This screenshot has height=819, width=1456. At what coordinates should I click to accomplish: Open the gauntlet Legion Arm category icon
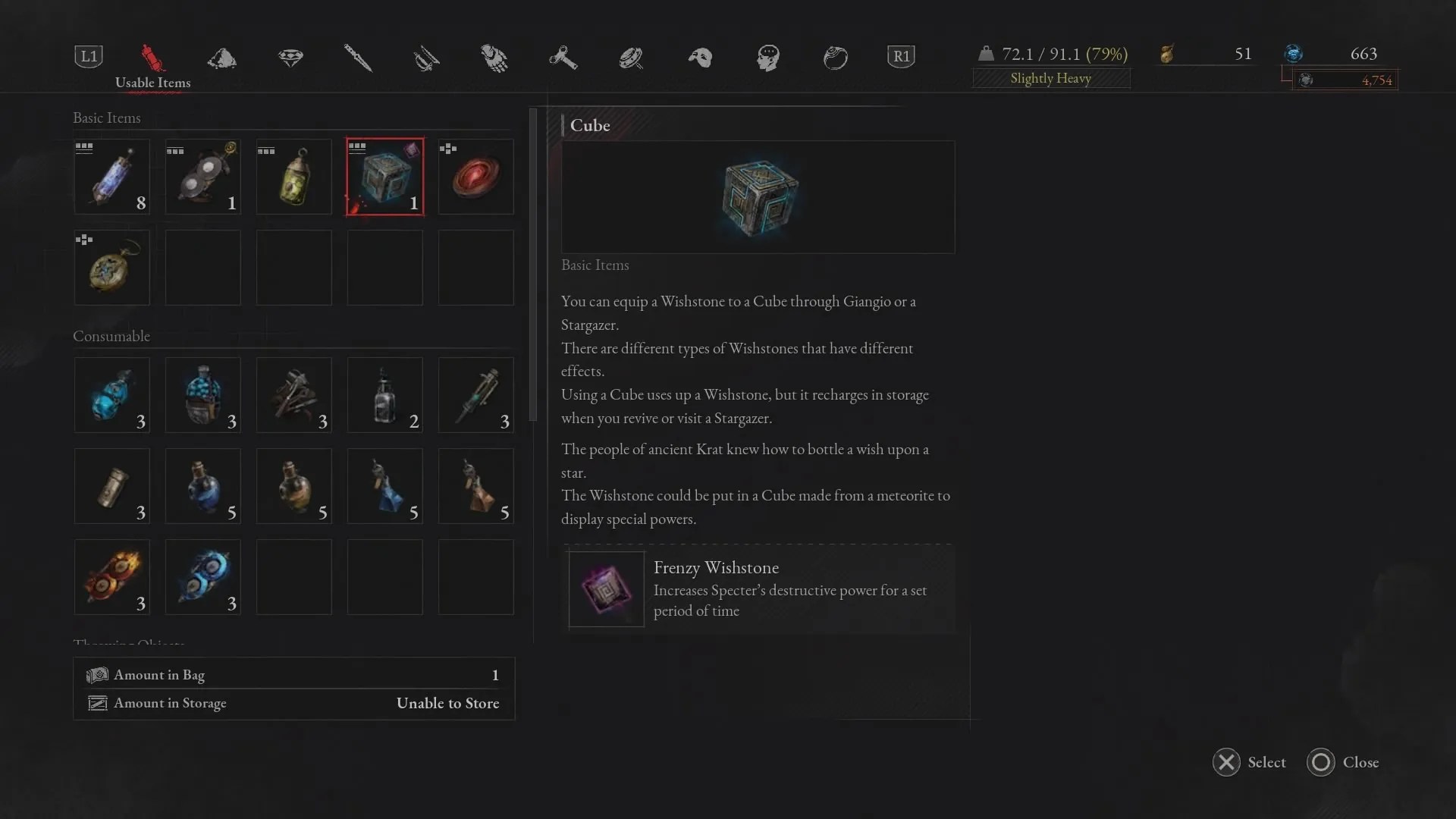pos(494,58)
